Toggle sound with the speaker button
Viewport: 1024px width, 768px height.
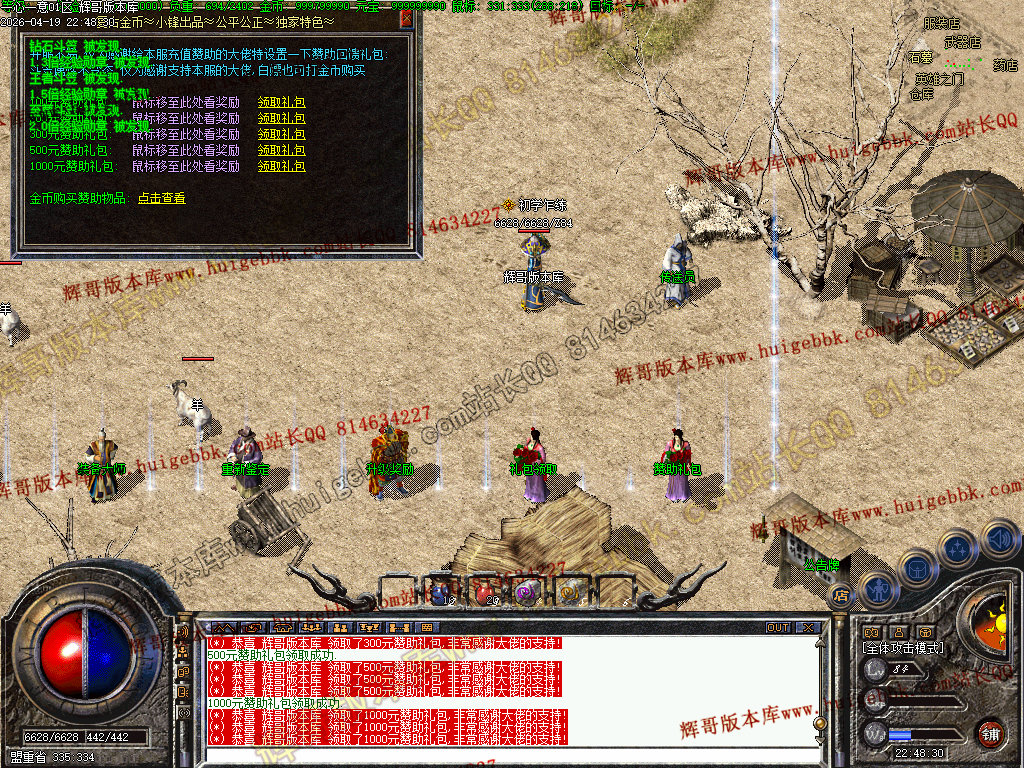click(1000, 540)
